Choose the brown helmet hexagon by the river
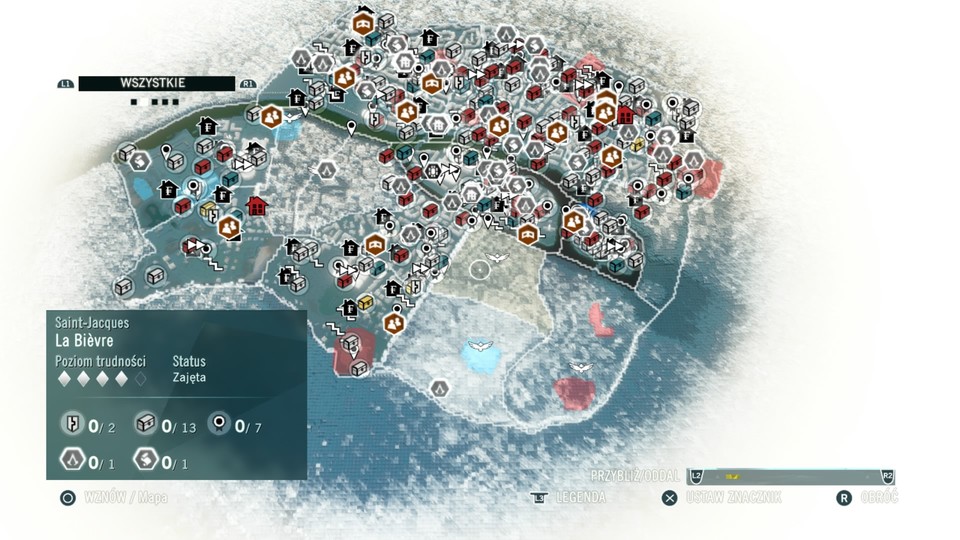This screenshot has height=540, width=960. (x=528, y=234)
